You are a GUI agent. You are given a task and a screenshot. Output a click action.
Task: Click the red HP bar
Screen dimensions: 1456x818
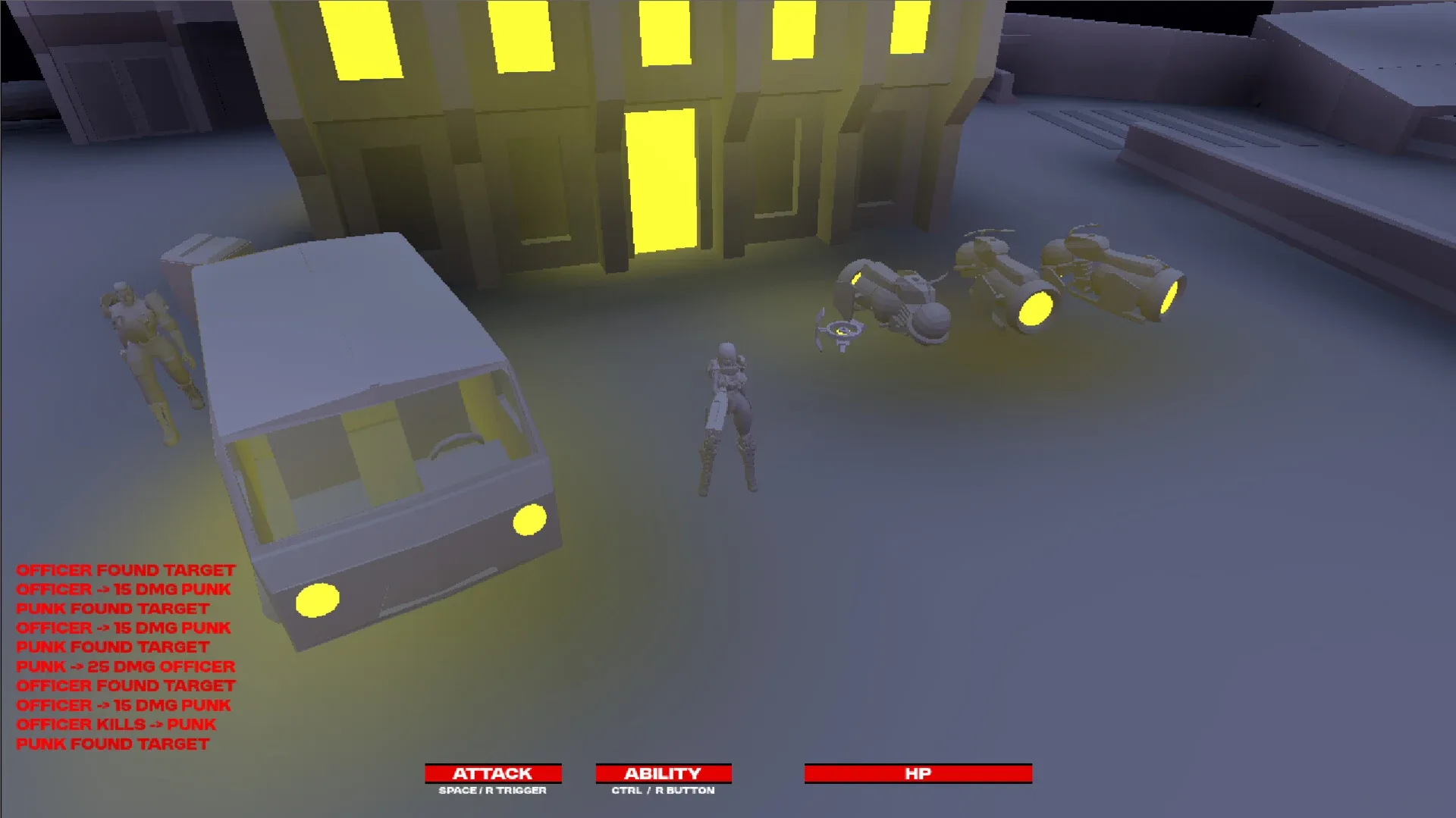[918, 773]
